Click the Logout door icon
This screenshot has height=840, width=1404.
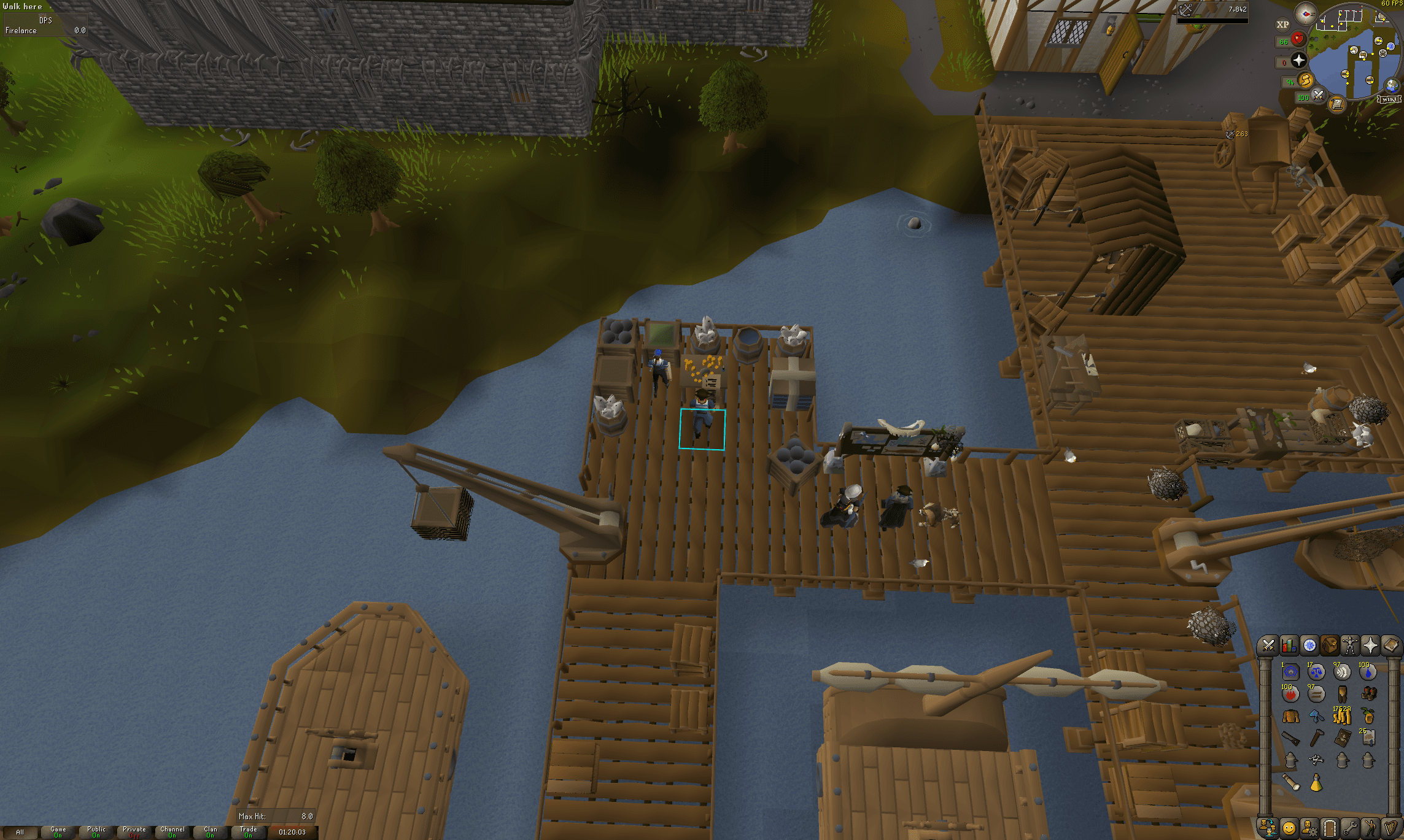pos(1329,828)
